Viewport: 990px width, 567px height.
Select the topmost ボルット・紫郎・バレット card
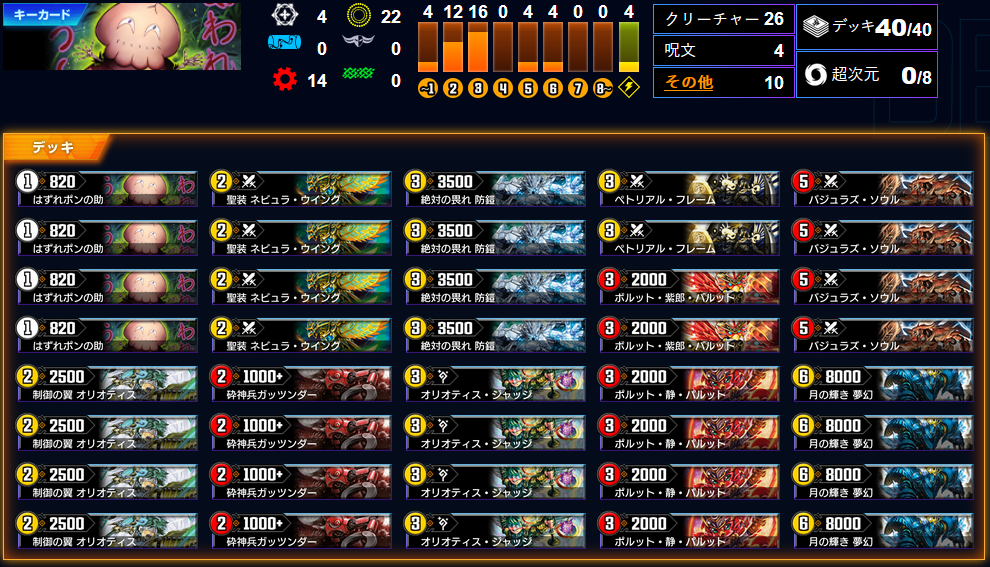(x=689, y=286)
